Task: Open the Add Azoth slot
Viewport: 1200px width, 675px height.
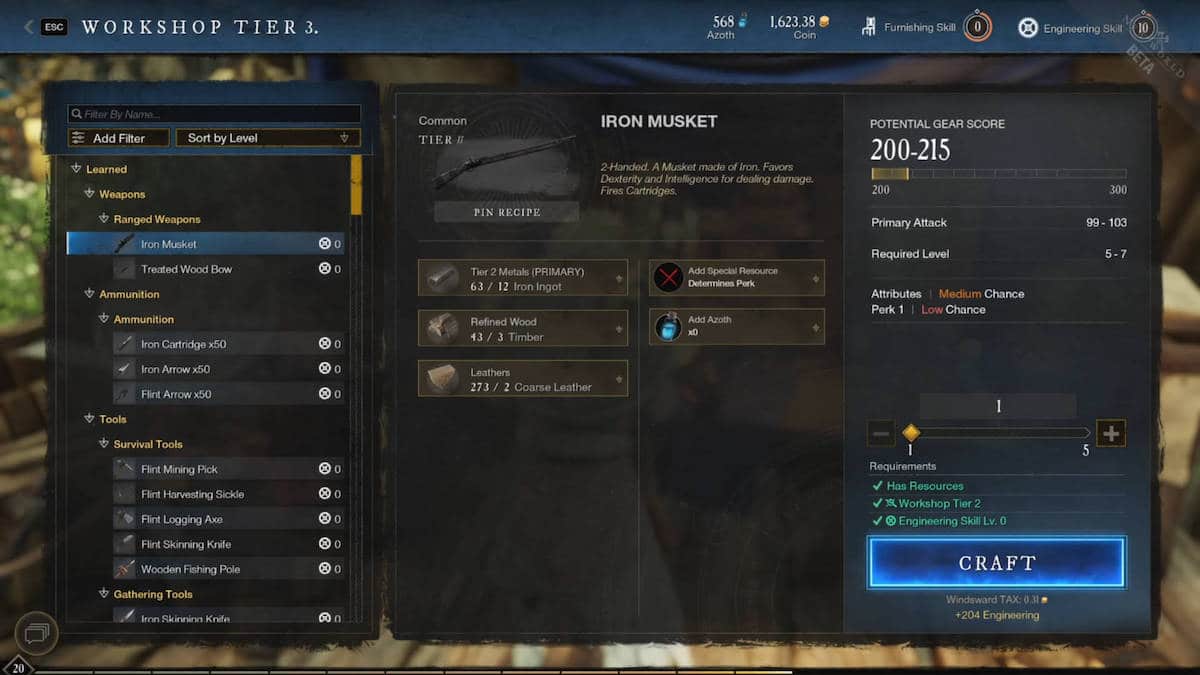Action: (x=737, y=326)
